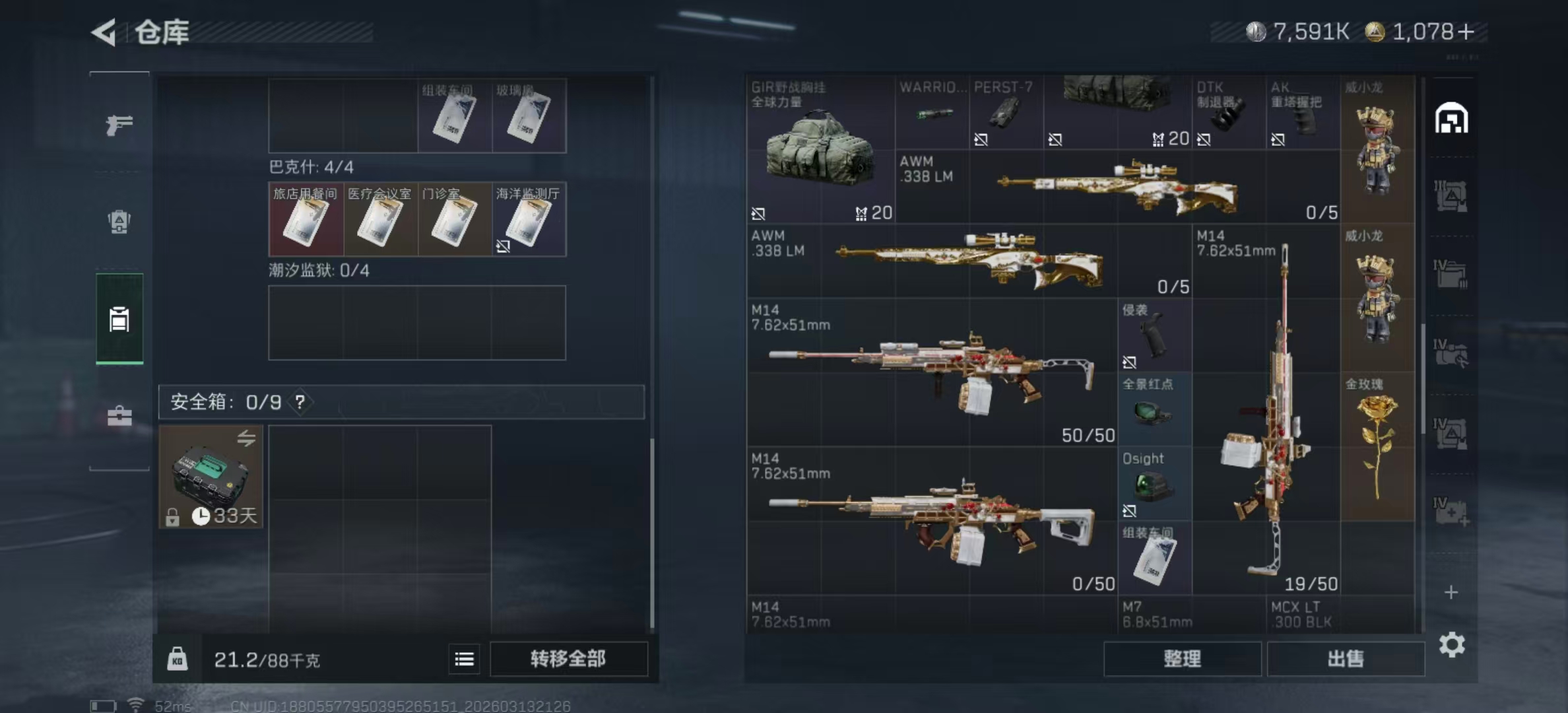
Task: Open the 出售 sell mode
Action: click(1345, 659)
